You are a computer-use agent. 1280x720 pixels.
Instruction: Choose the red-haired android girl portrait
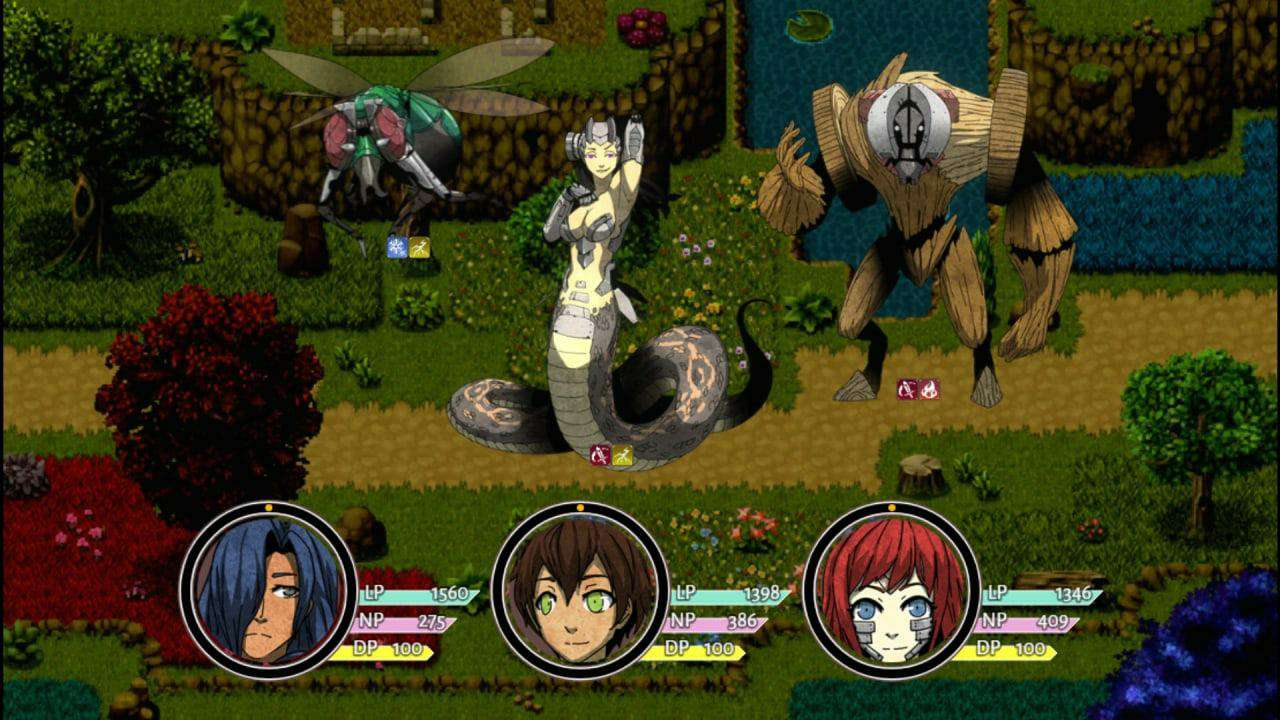click(891, 588)
